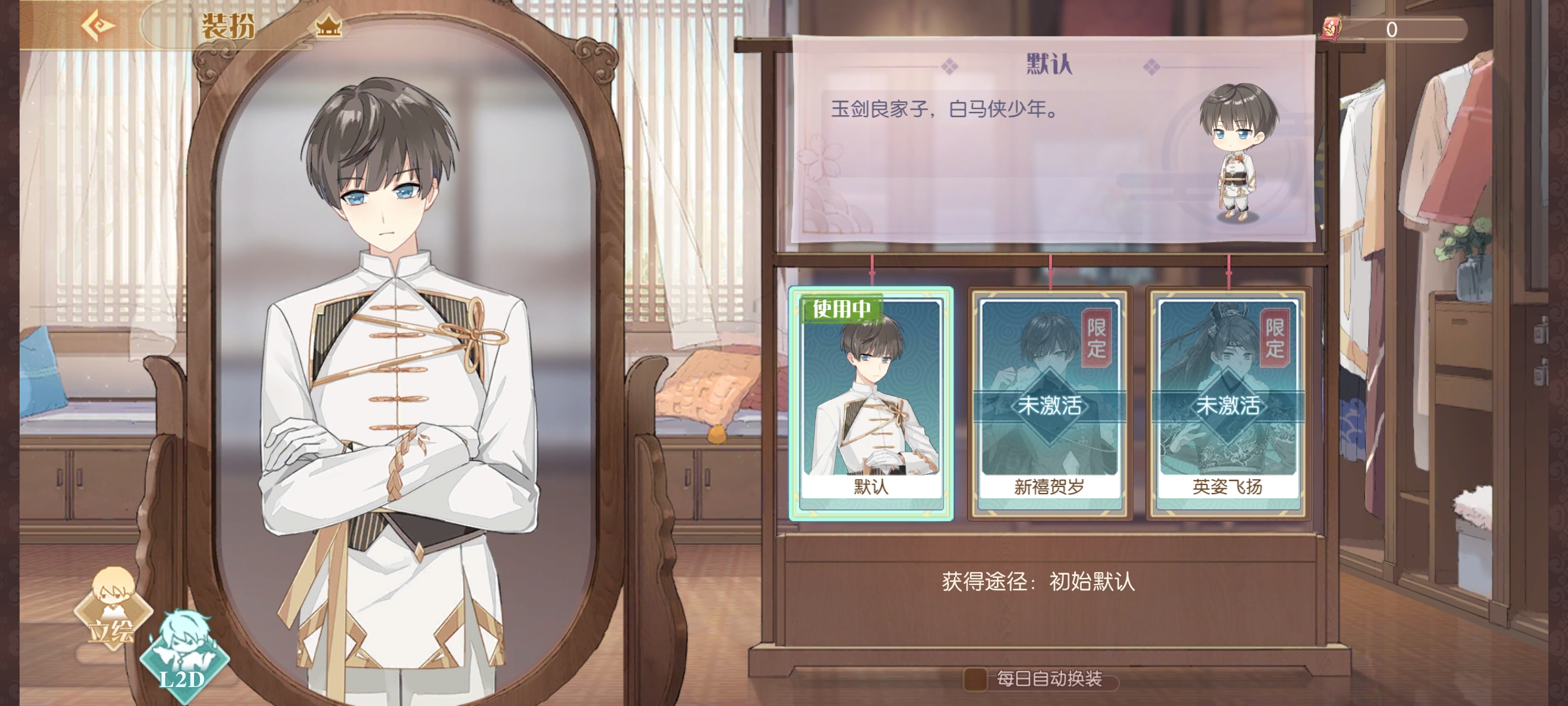1568x706 pixels.
Task: Click the pavilion home icon
Action: pyautogui.click(x=328, y=27)
